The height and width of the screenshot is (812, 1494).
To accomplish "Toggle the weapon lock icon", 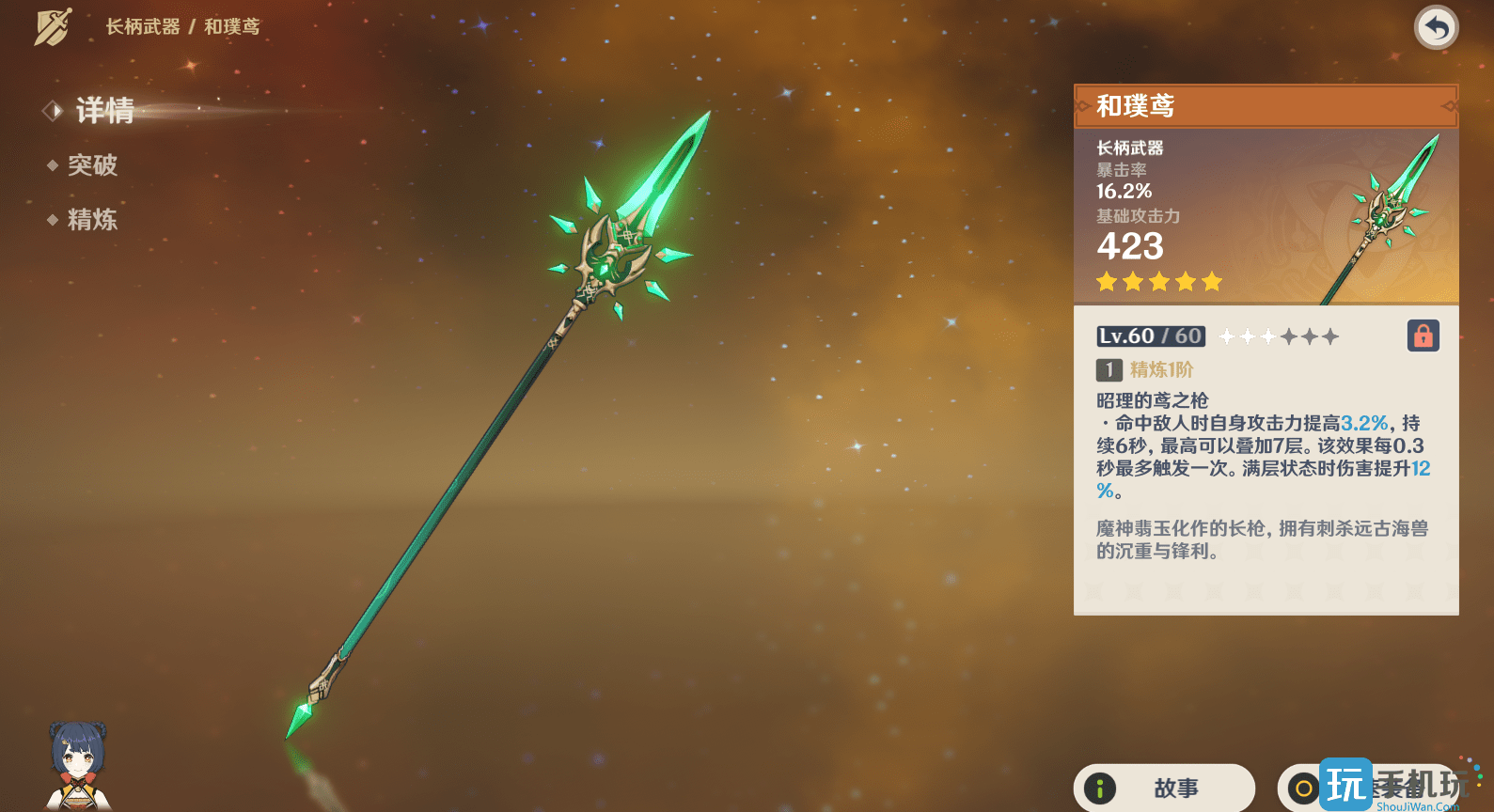I will [x=1423, y=336].
